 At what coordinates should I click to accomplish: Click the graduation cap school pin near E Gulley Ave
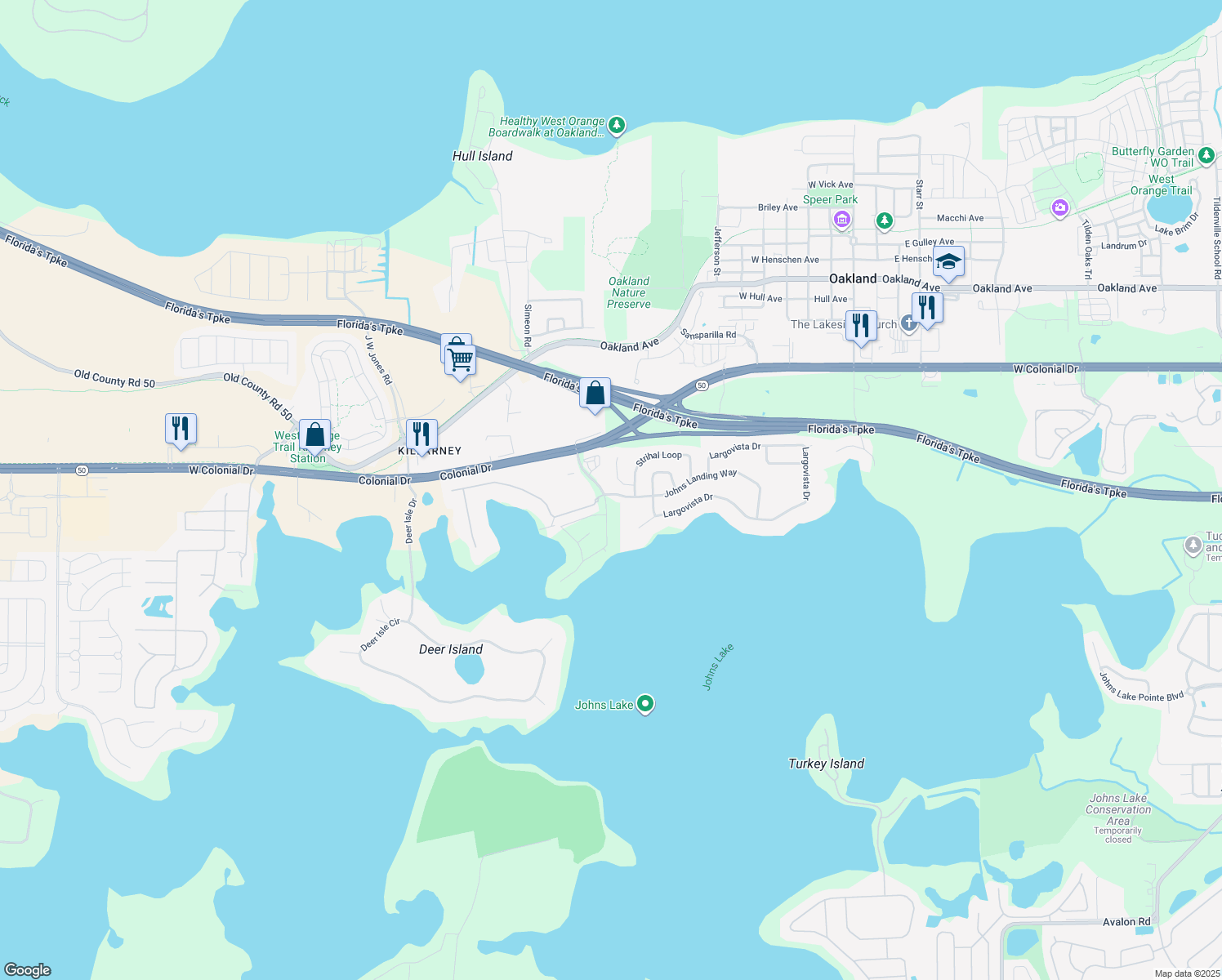point(948,262)
